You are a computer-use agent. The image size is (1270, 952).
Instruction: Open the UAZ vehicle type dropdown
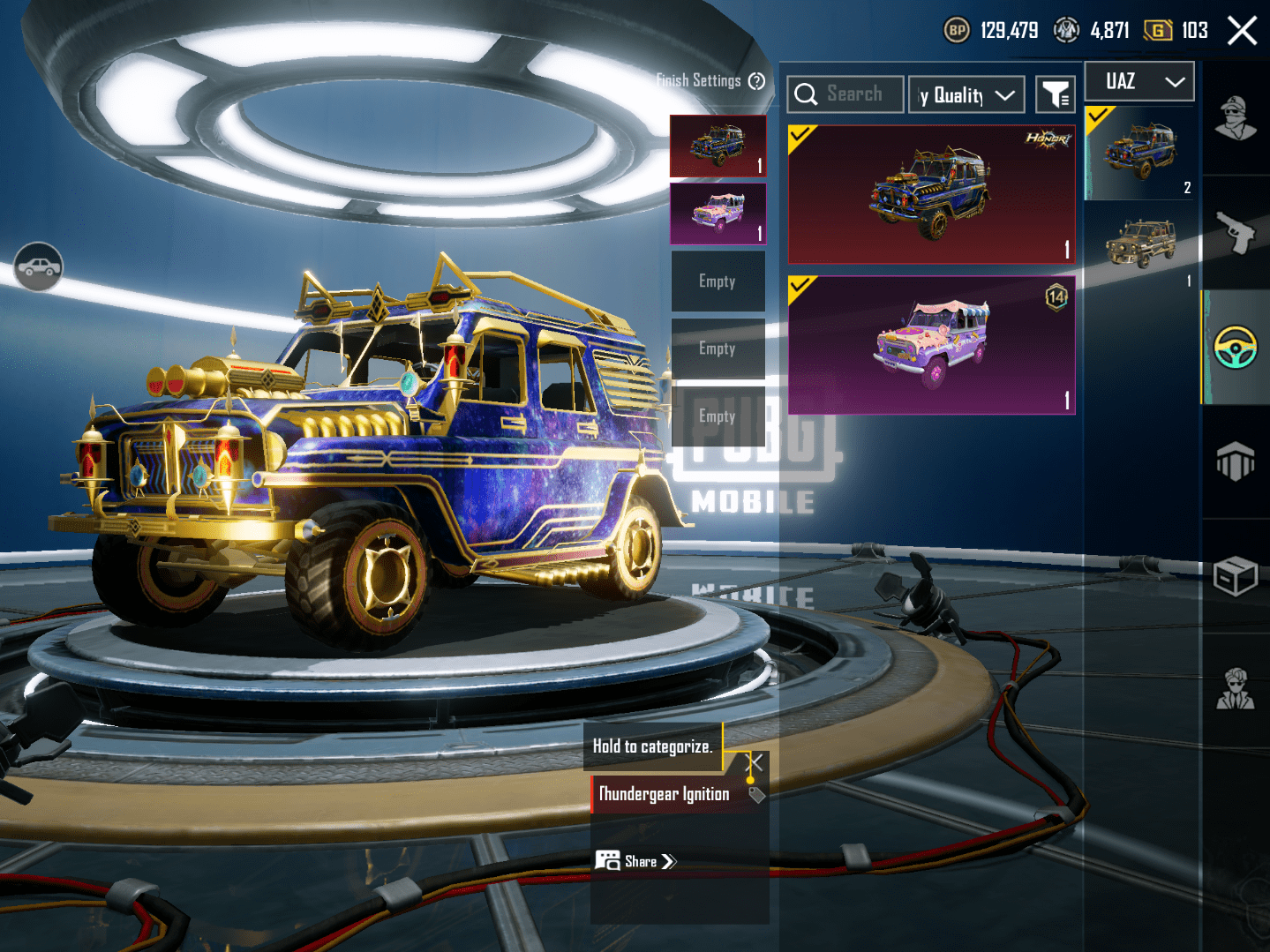tap(1139, 82)
